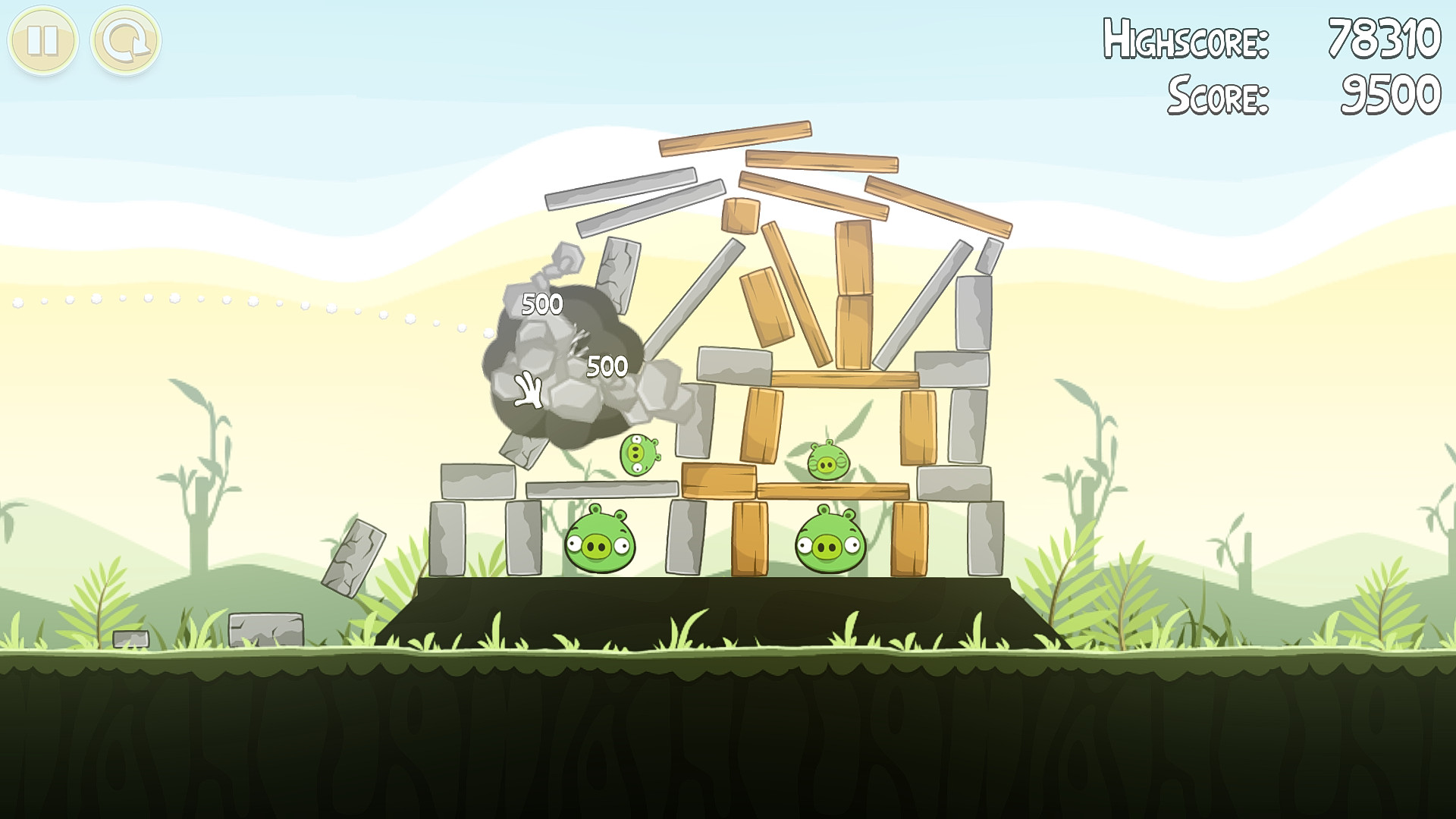Click the white glove cursor in the smoke
1456x819 pixels.
pyautogui.click(x=527, y=391)
